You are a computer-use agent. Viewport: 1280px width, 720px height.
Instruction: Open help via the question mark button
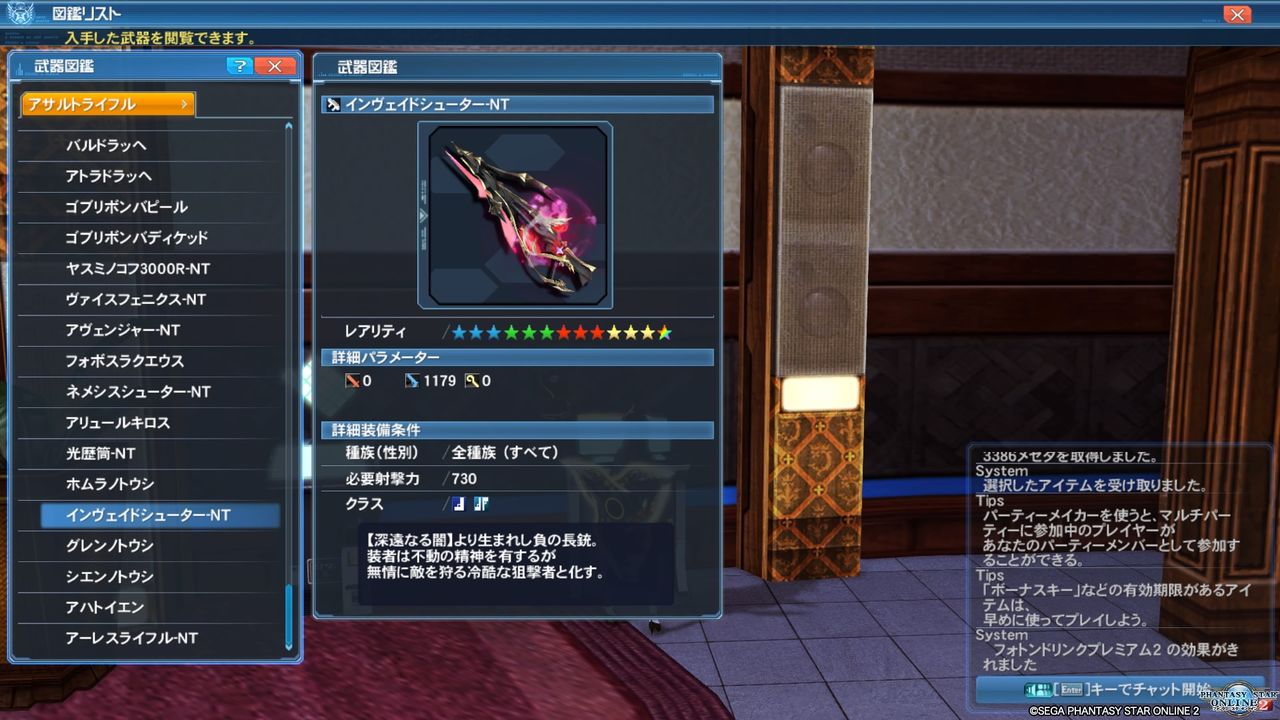[x=239, y=65]
